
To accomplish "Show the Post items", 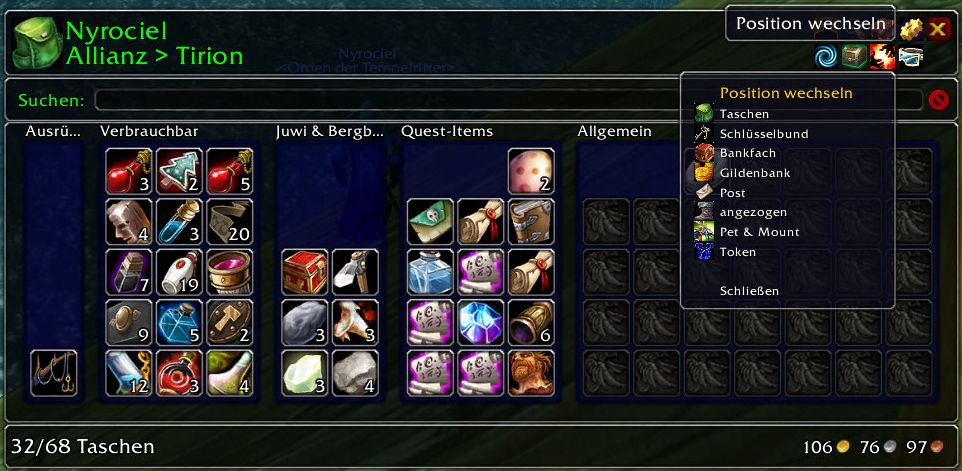I will coord(732,193).
